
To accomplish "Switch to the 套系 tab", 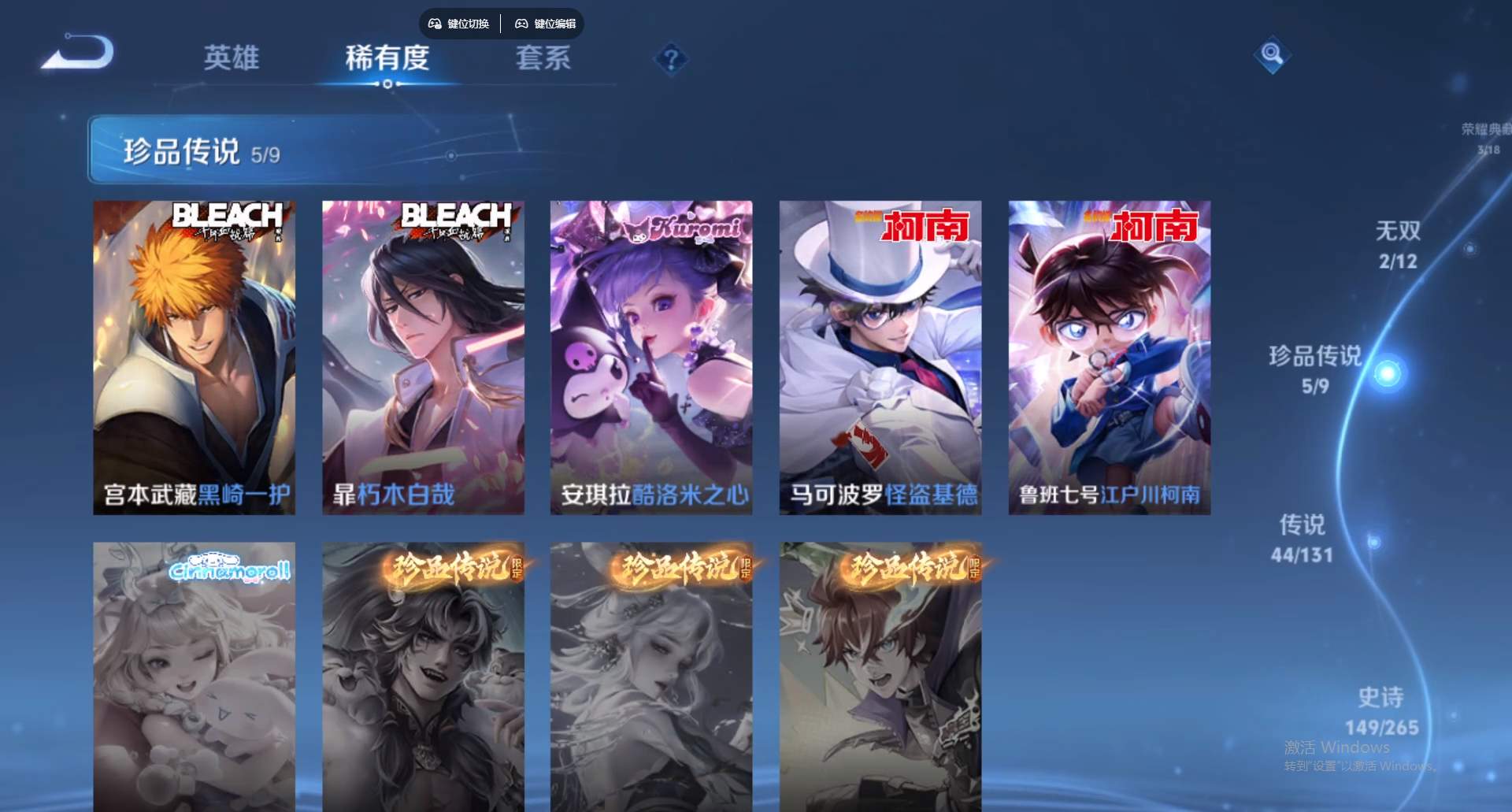I will 543,58.
